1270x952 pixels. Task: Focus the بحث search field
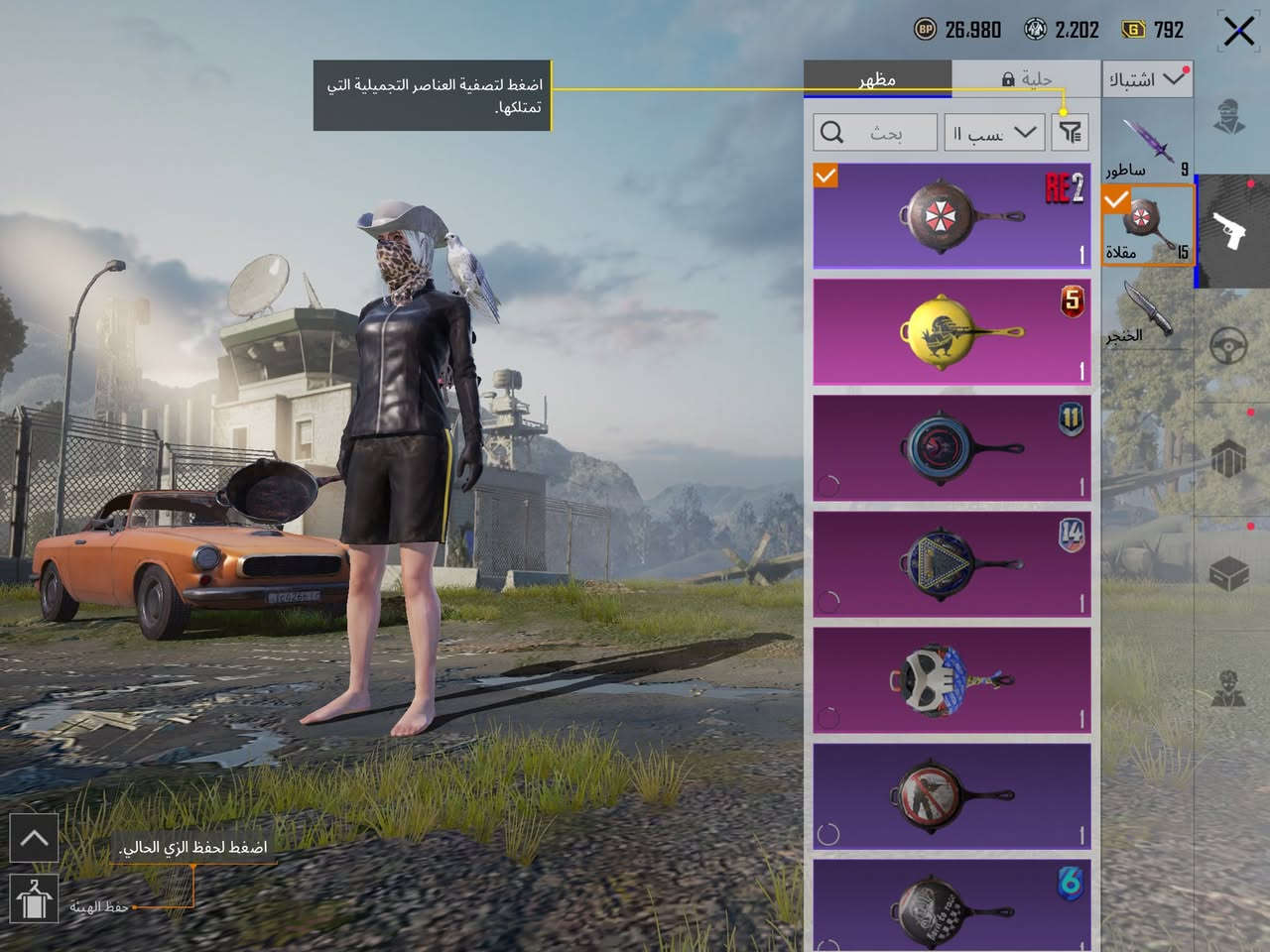tap(875, 132)
